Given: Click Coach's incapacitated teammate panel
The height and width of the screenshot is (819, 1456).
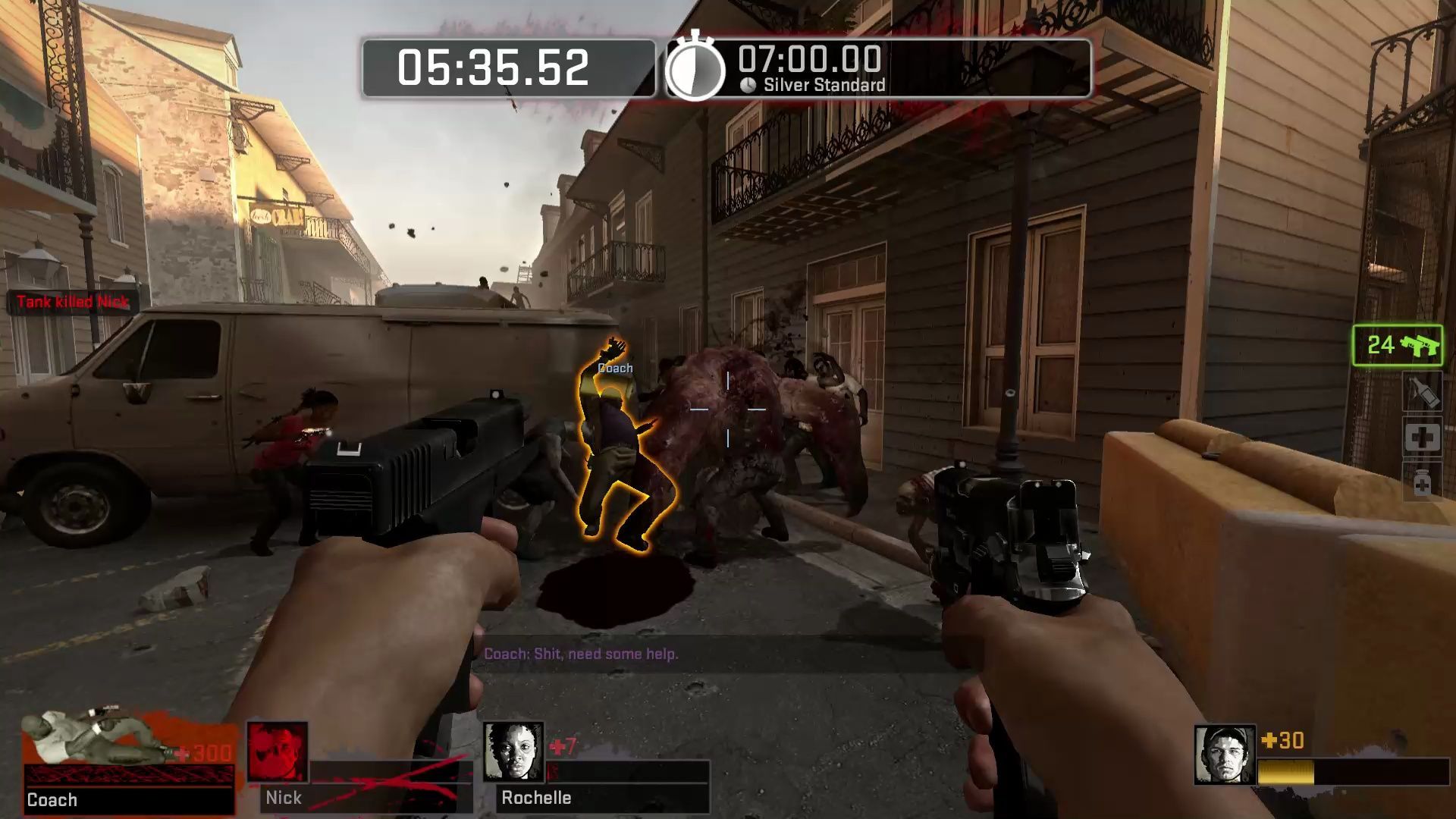Looking at the screenshot, I should point(127,762).
